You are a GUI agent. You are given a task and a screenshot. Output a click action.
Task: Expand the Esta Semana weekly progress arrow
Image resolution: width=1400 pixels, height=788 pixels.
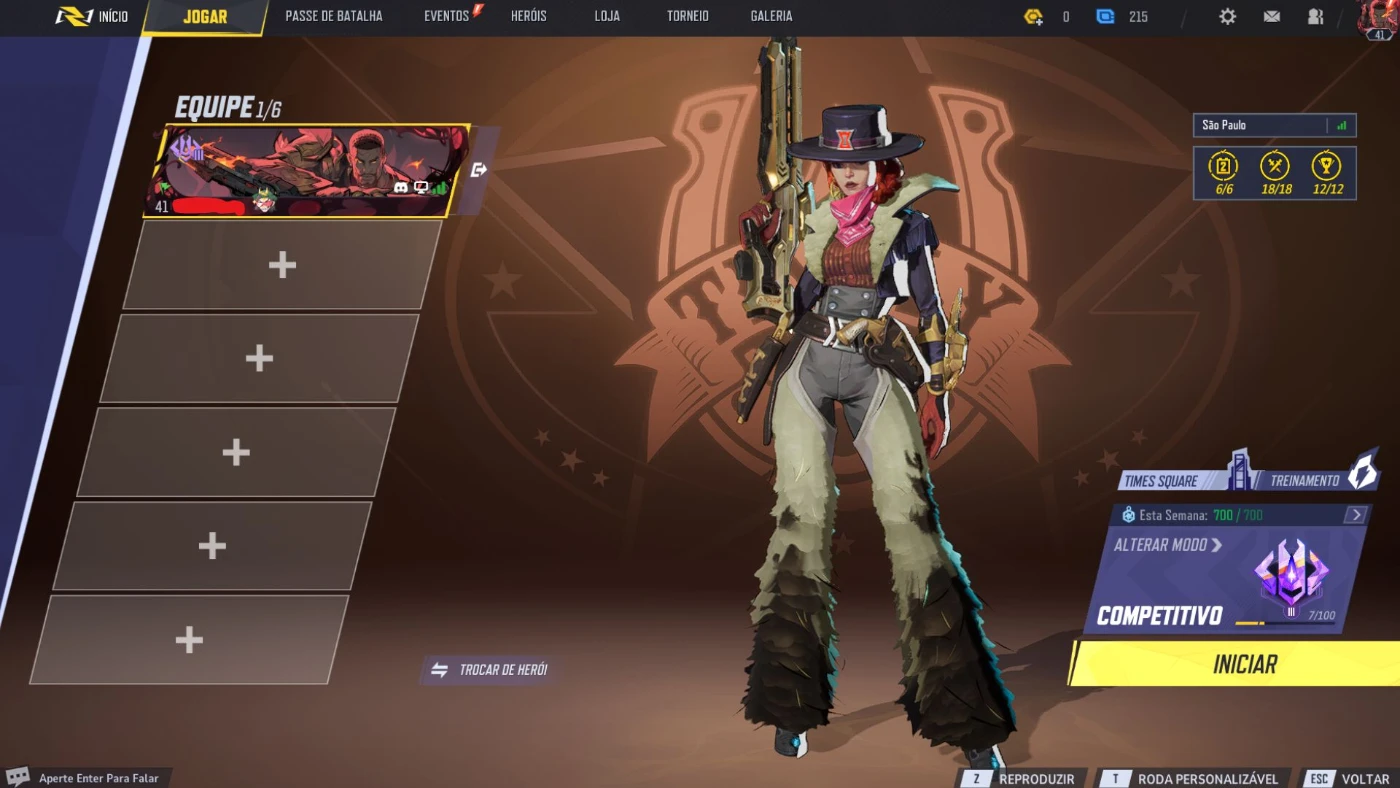[1355, 515]
